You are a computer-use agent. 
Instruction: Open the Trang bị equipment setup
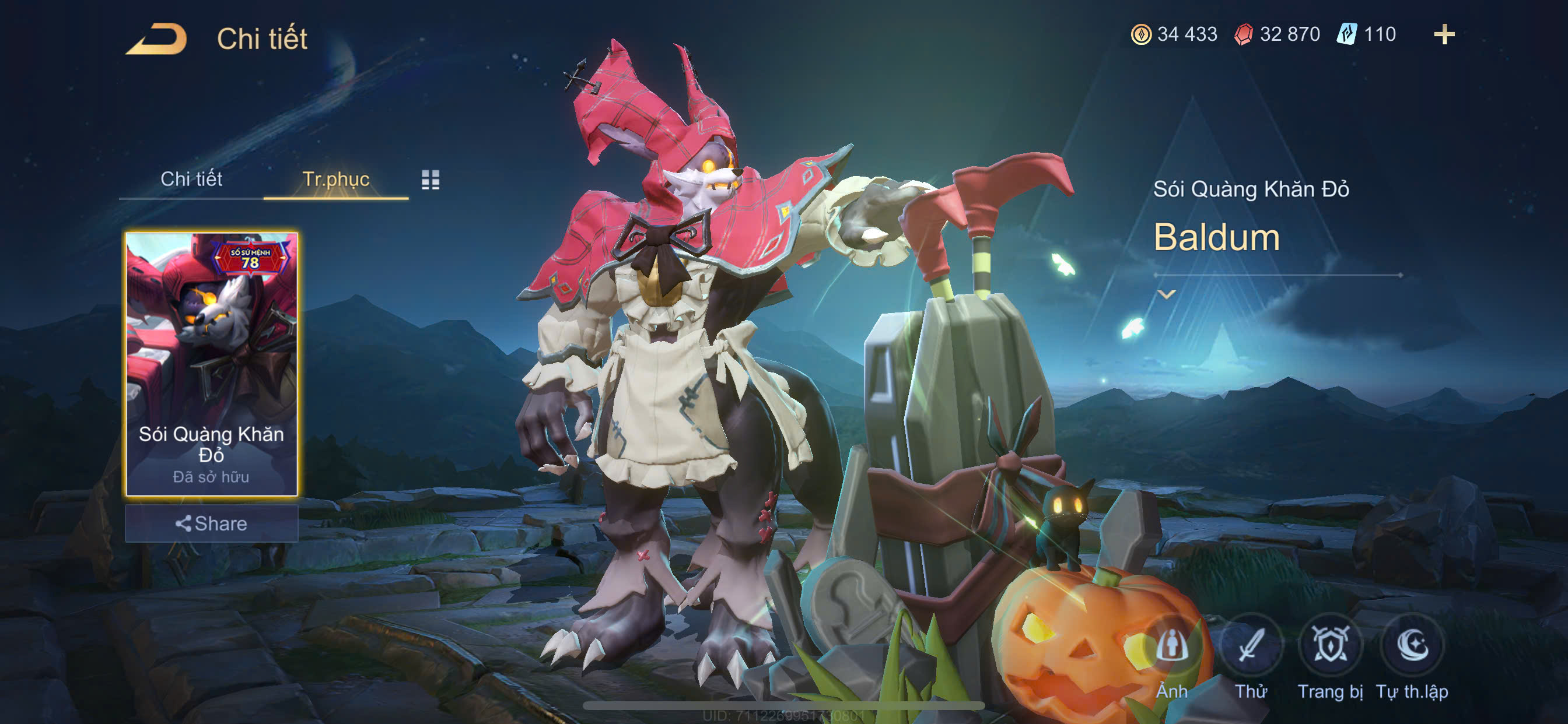1330,645
